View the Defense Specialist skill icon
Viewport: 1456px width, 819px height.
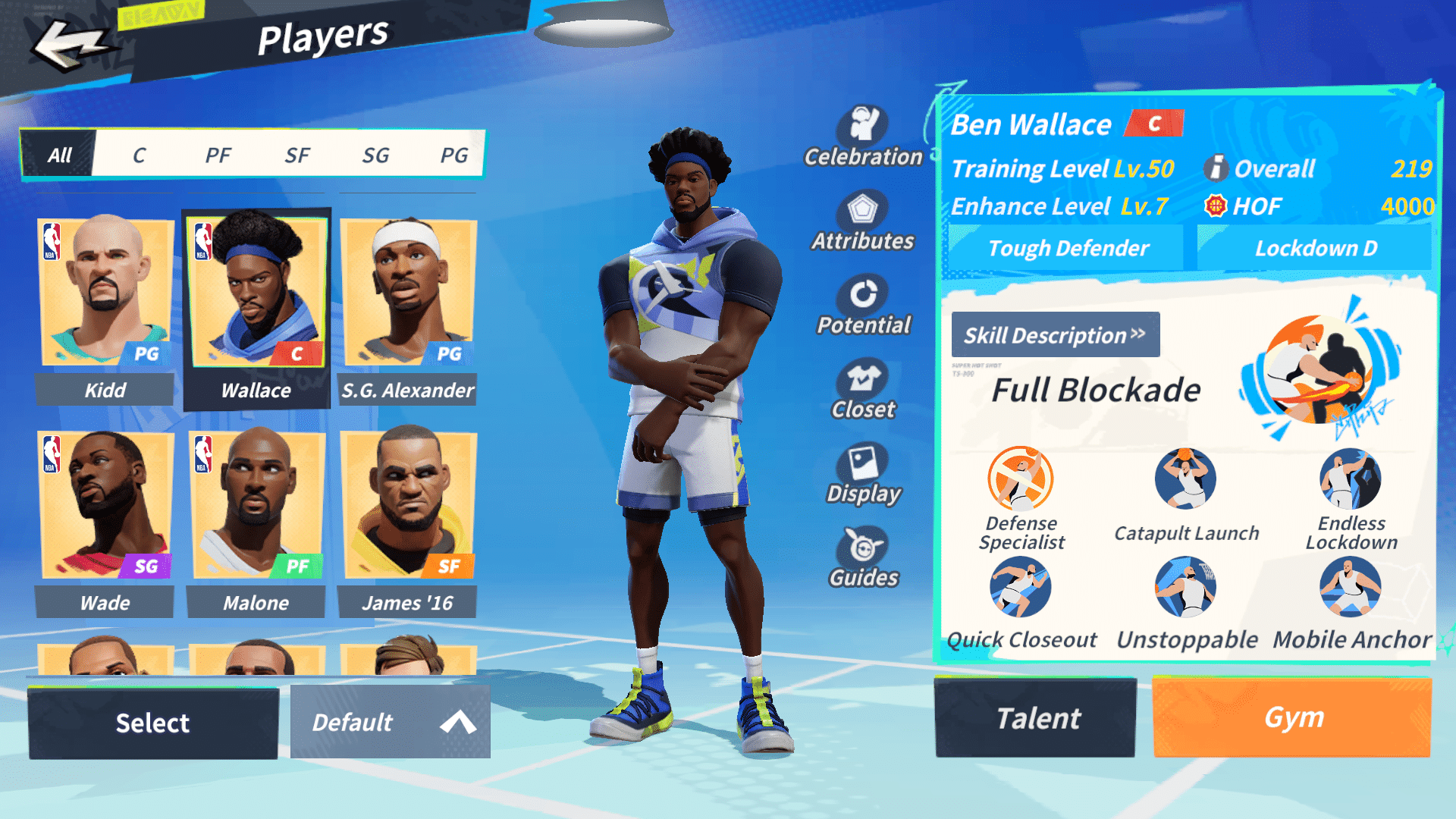pos(1021,479)
